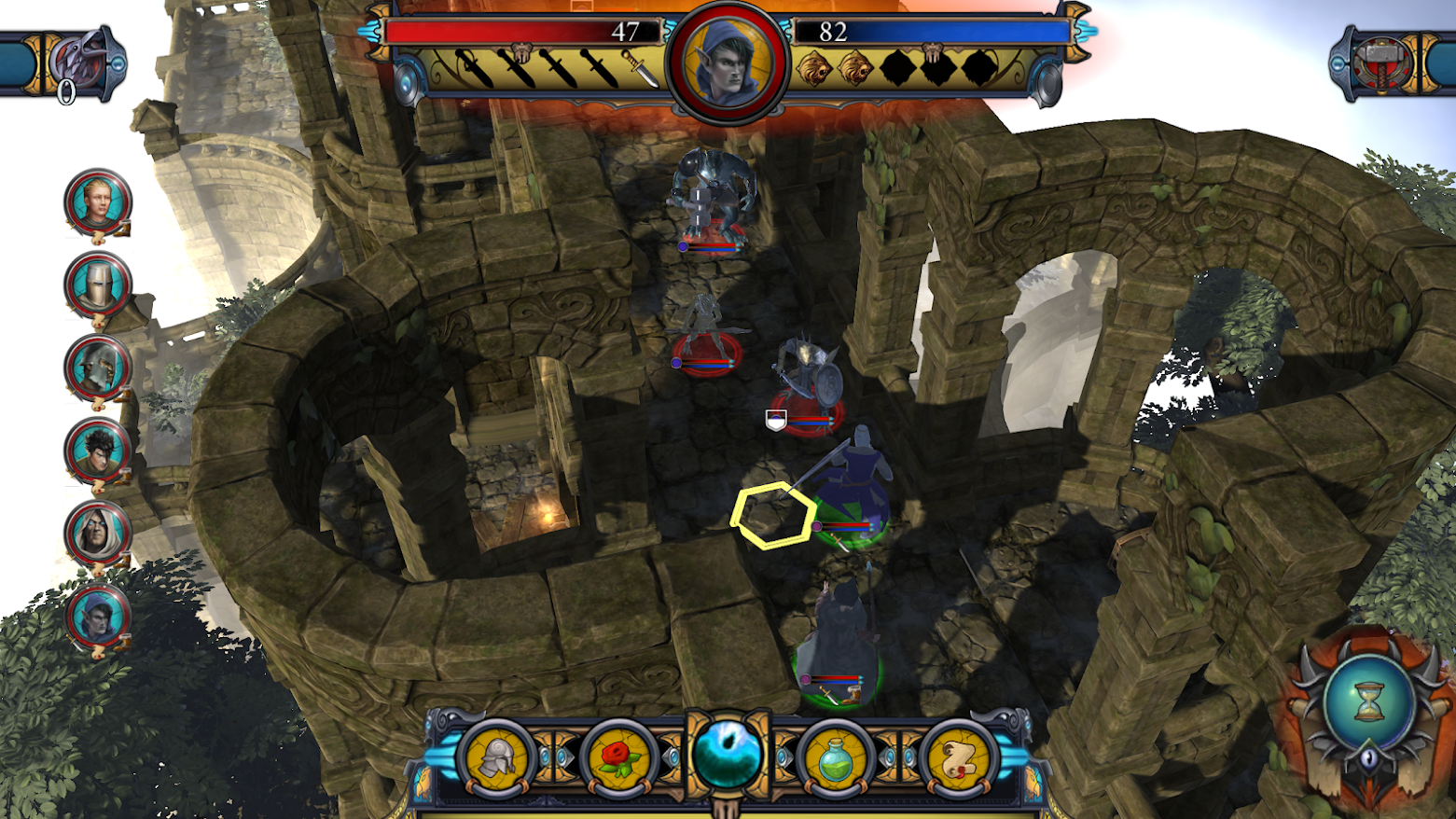Select the blond character portrait in left sidebar
The image size is (1456, 819).
95,202
